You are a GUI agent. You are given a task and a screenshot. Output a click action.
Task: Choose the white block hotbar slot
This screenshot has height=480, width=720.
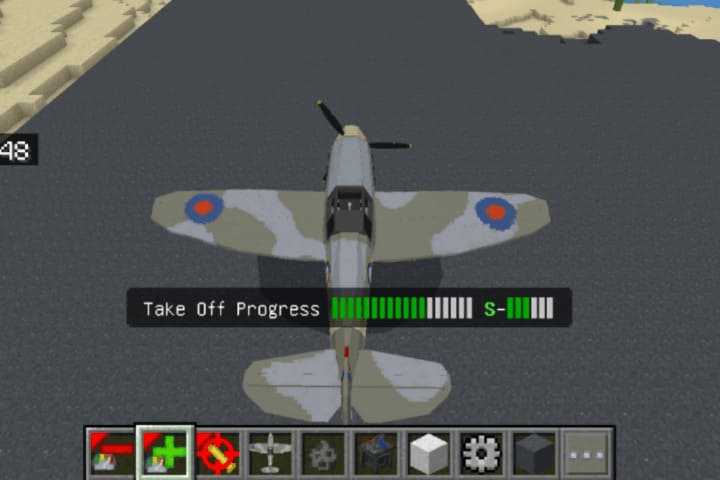[429, 453]
